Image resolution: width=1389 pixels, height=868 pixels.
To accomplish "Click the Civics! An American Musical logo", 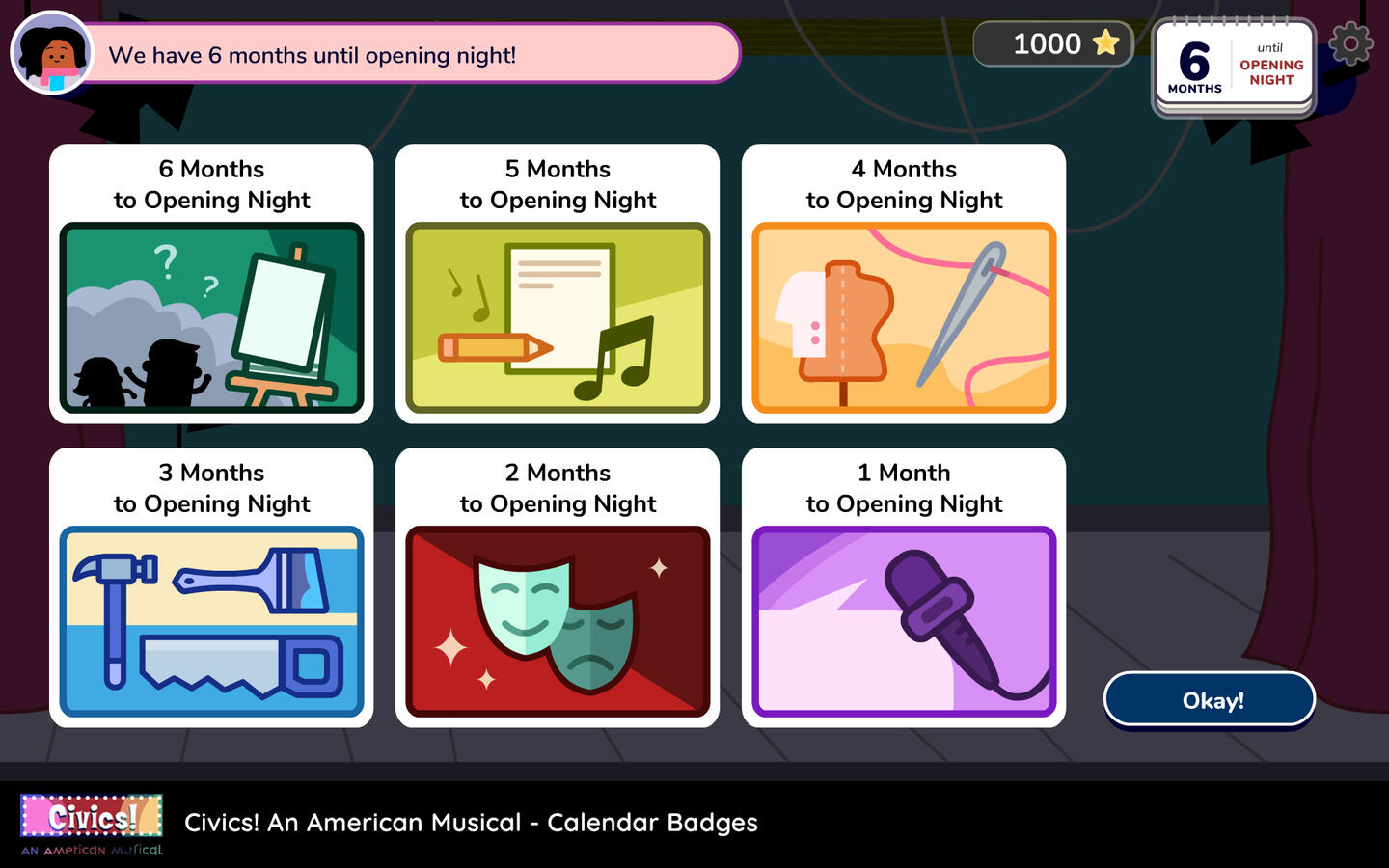I will coord(92,825).
